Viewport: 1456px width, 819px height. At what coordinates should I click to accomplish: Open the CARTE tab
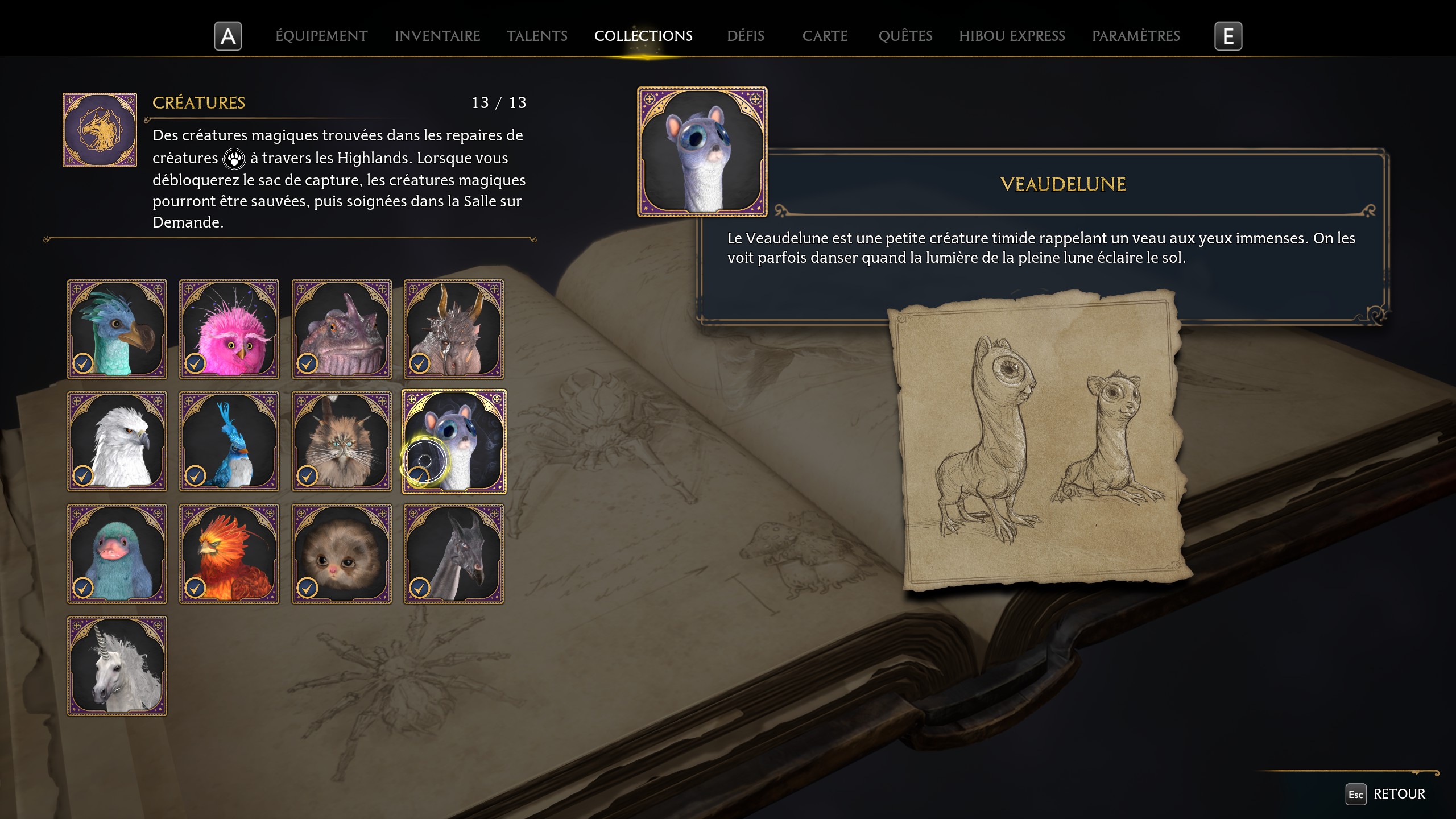825,36
